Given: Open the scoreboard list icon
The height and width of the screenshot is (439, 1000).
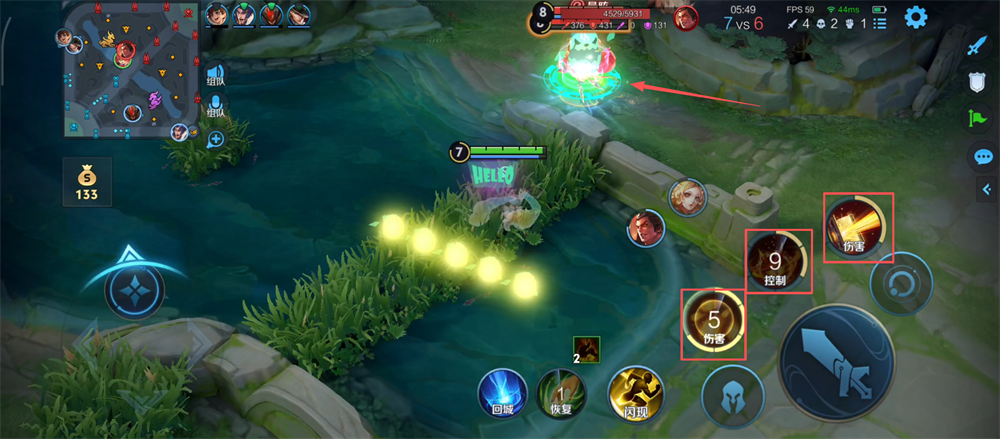Looking at the screenshot, I should pos(881,23).
